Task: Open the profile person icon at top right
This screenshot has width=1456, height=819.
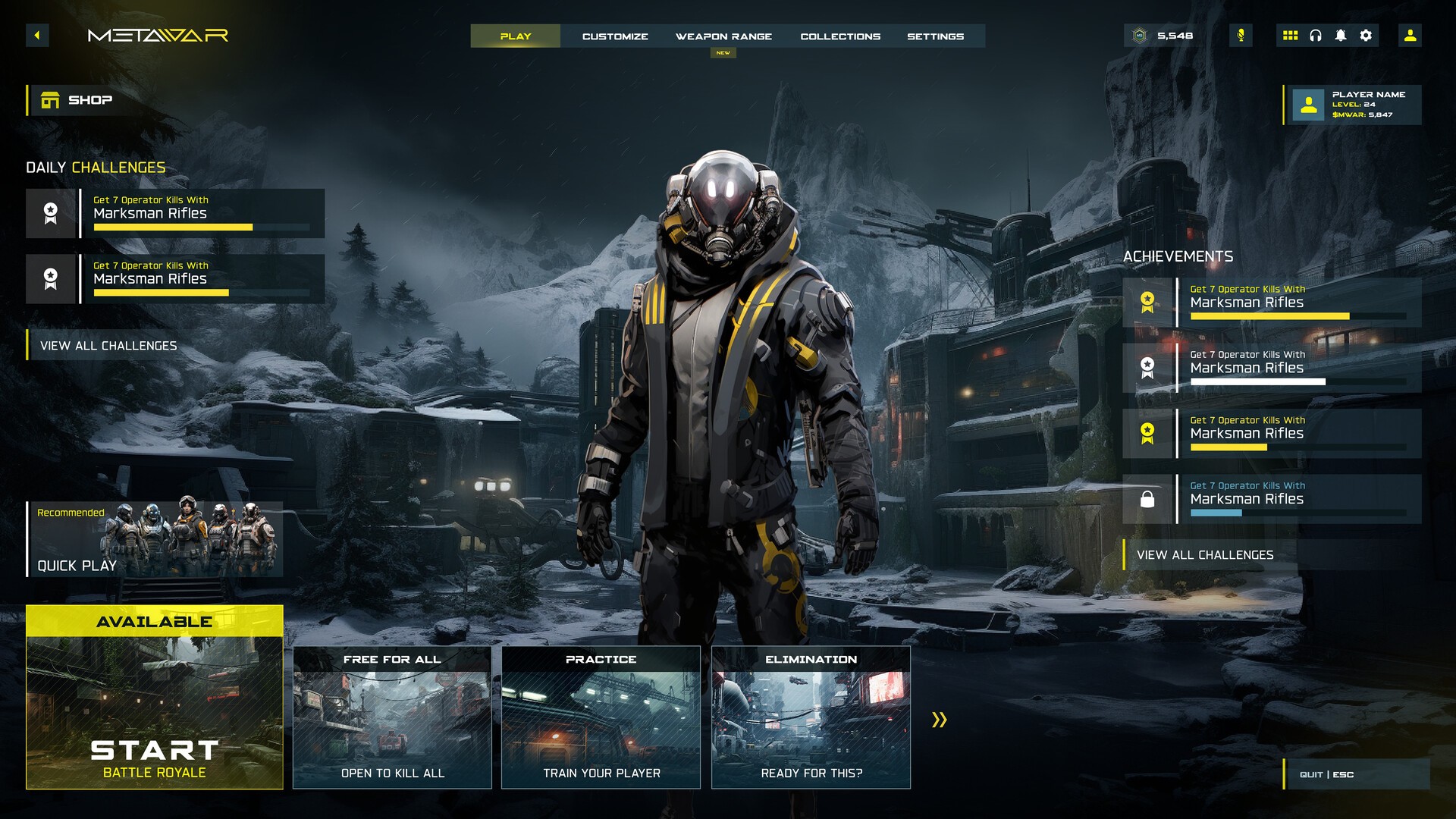Action: tap(1410, 35)
